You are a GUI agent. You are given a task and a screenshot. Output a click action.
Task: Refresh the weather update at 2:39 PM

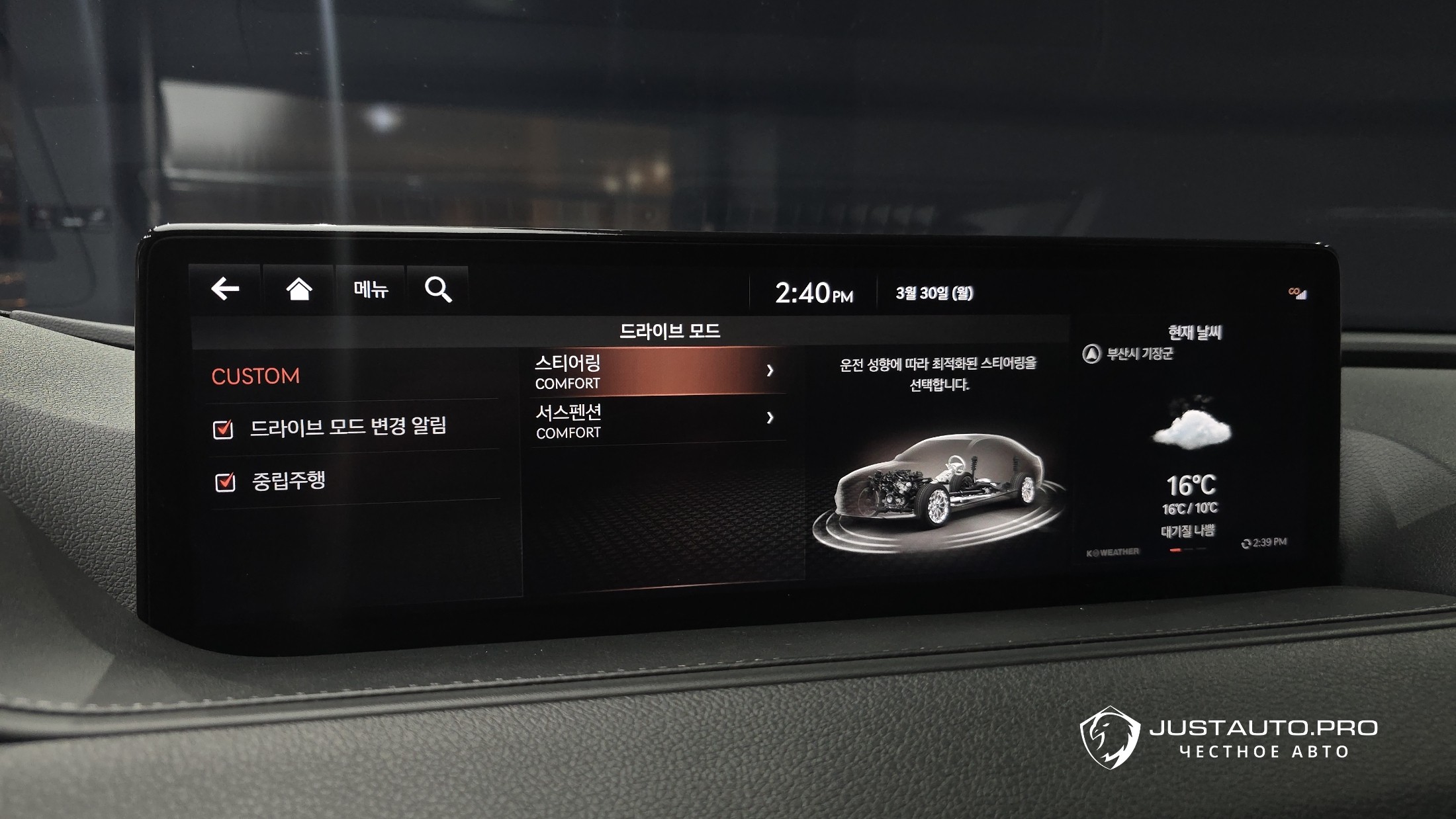coord(1248,543)
